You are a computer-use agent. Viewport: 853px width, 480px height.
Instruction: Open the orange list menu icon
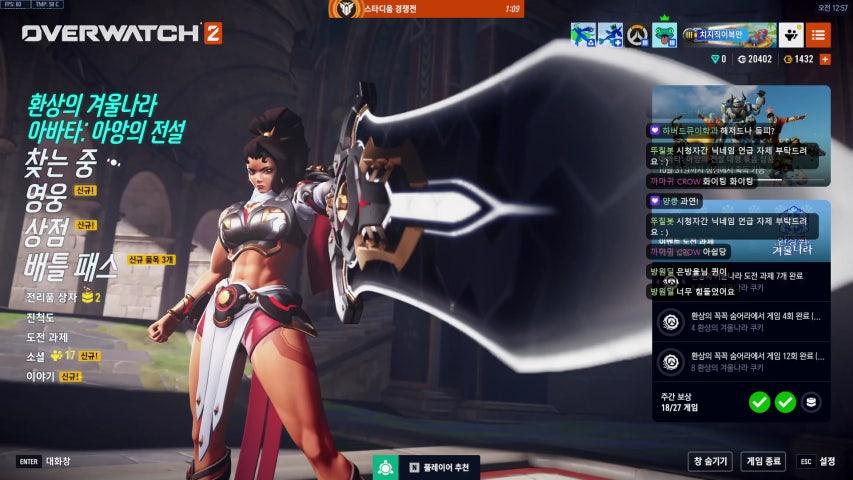818,35
